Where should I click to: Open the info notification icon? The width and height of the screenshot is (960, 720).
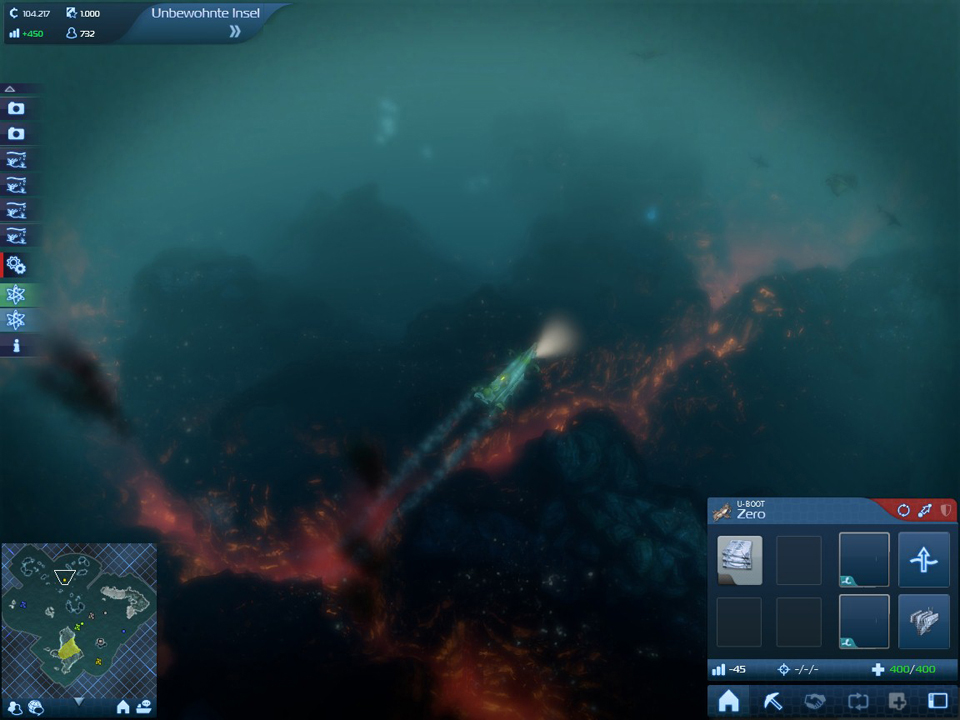tap(16, 346)
